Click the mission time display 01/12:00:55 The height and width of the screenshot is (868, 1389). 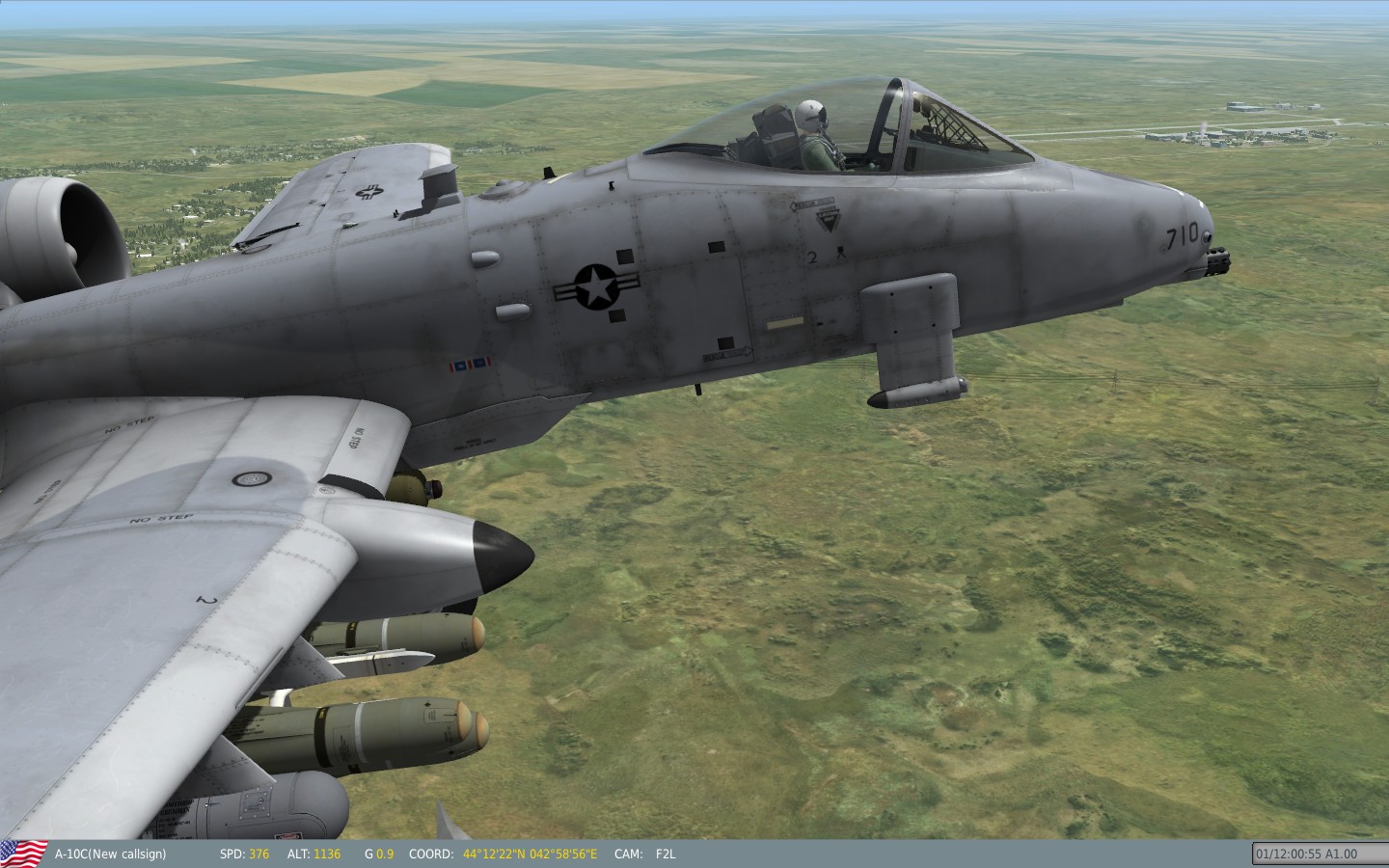[x=1290, y=853]
